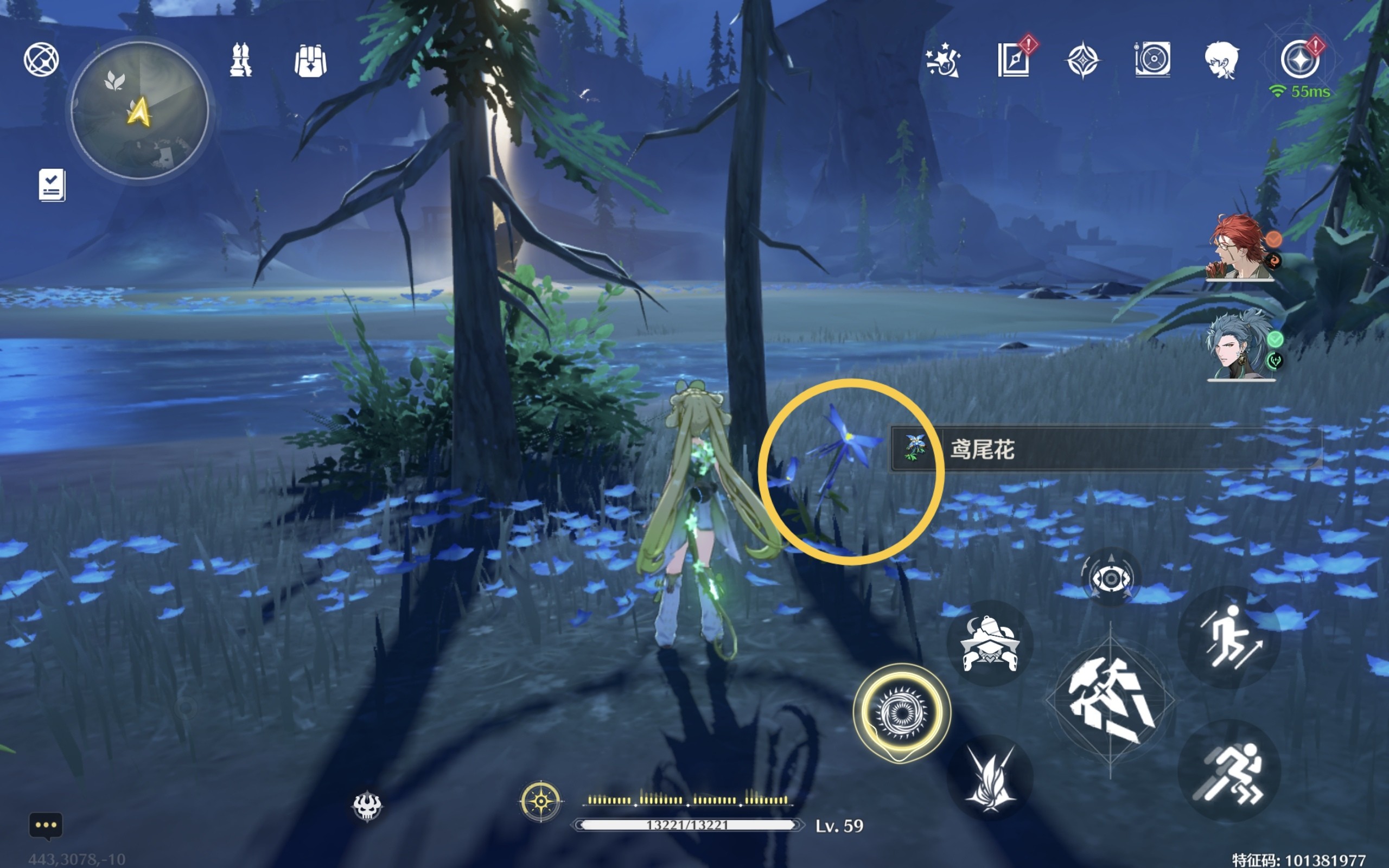
Task: Open the quest checklist icon
Action: point(52,185)
